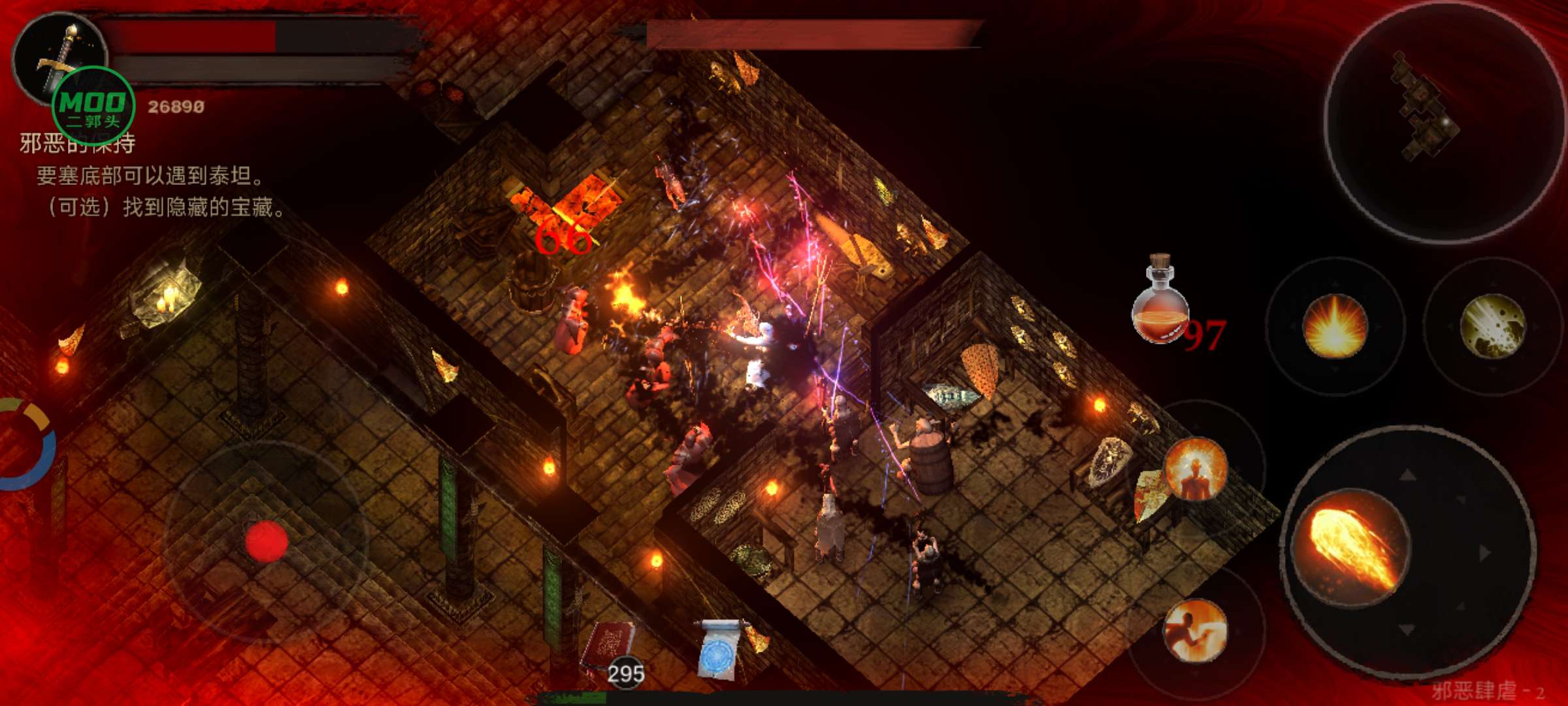Viewport: 1568px width, 706px height.
Task: Activate the meteor shower skill
Action: (x=1492, y=326)
